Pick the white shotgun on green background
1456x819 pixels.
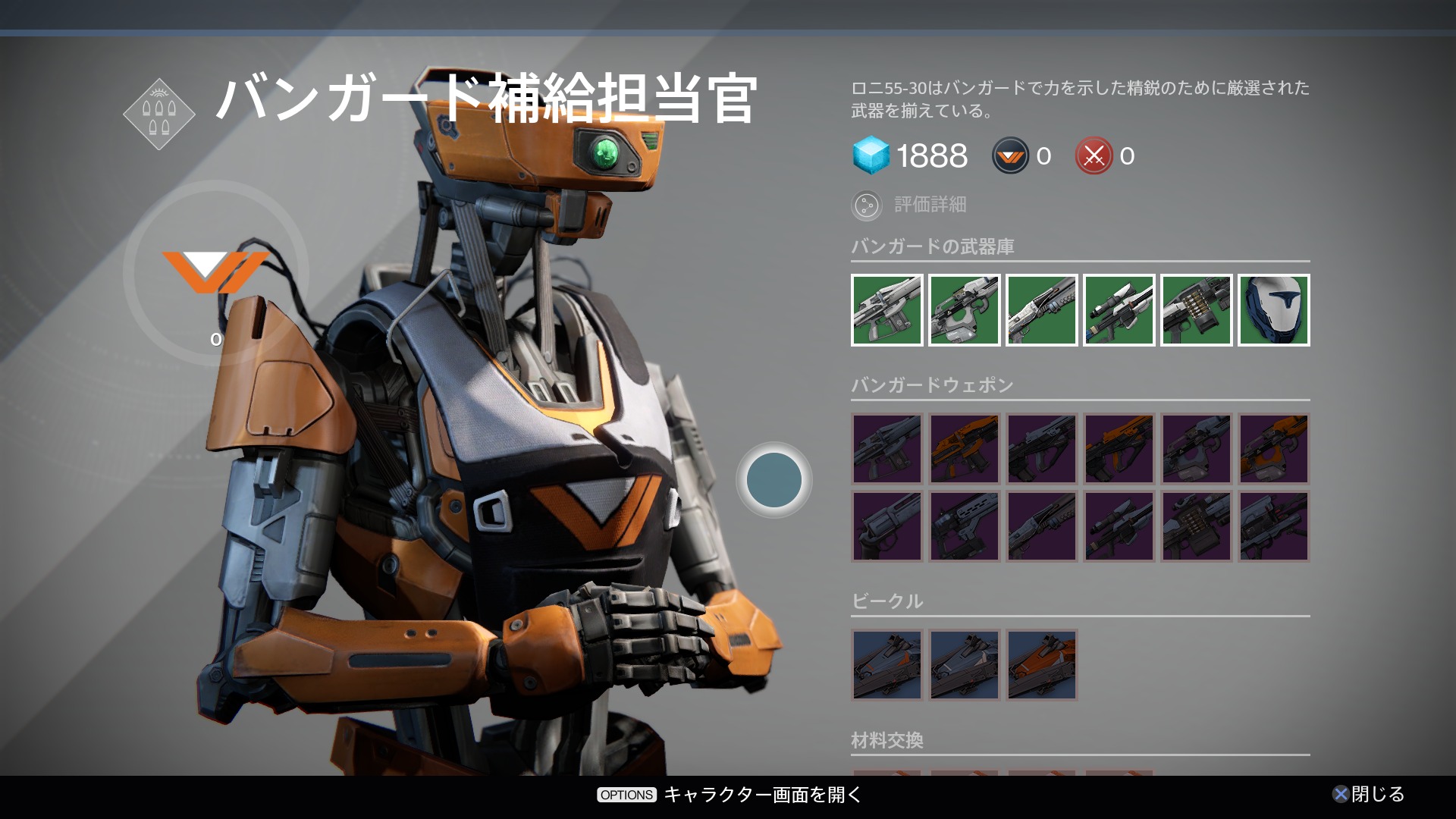(1042, 310)
